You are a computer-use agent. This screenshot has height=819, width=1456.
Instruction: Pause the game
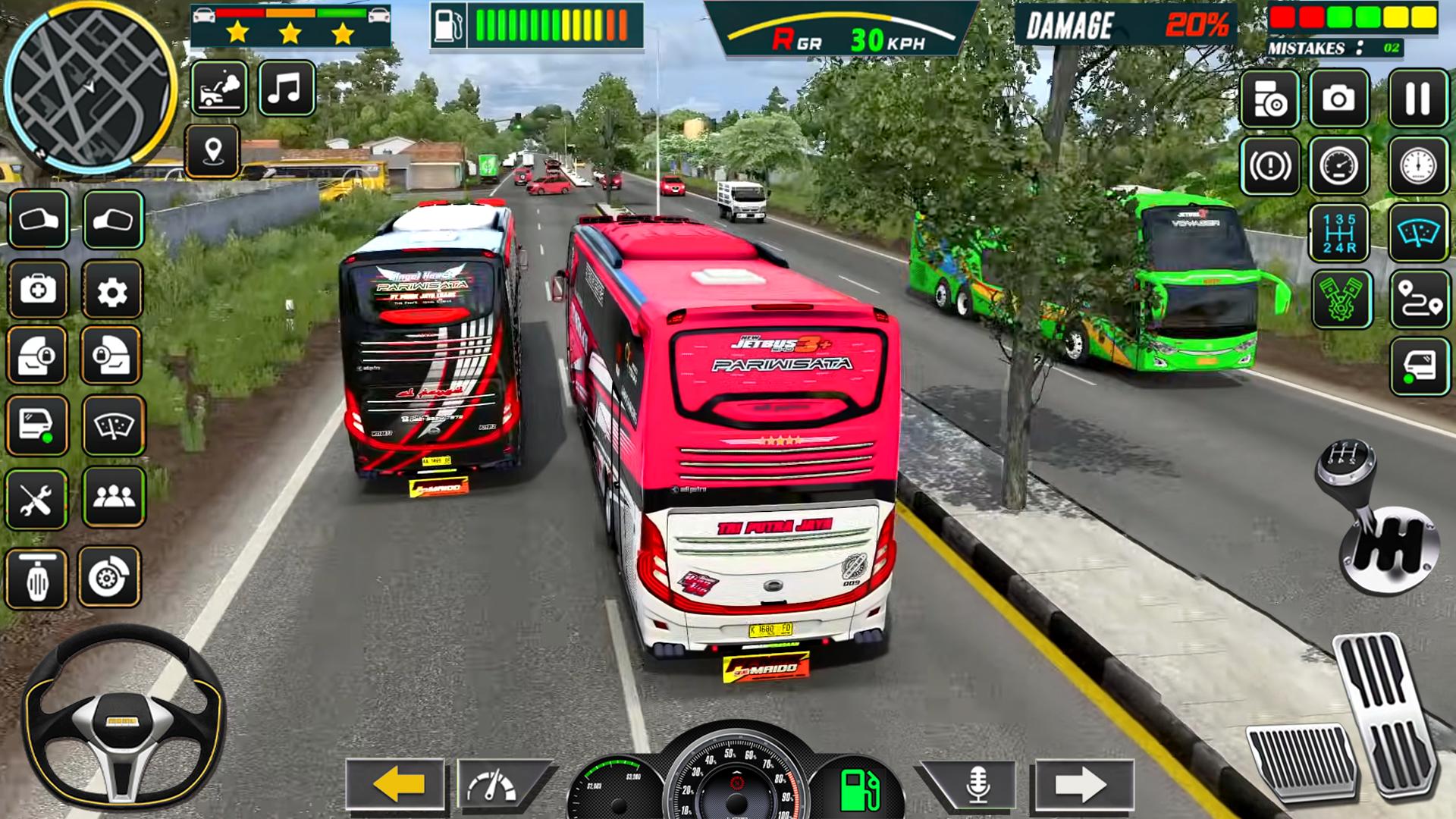1417,99
